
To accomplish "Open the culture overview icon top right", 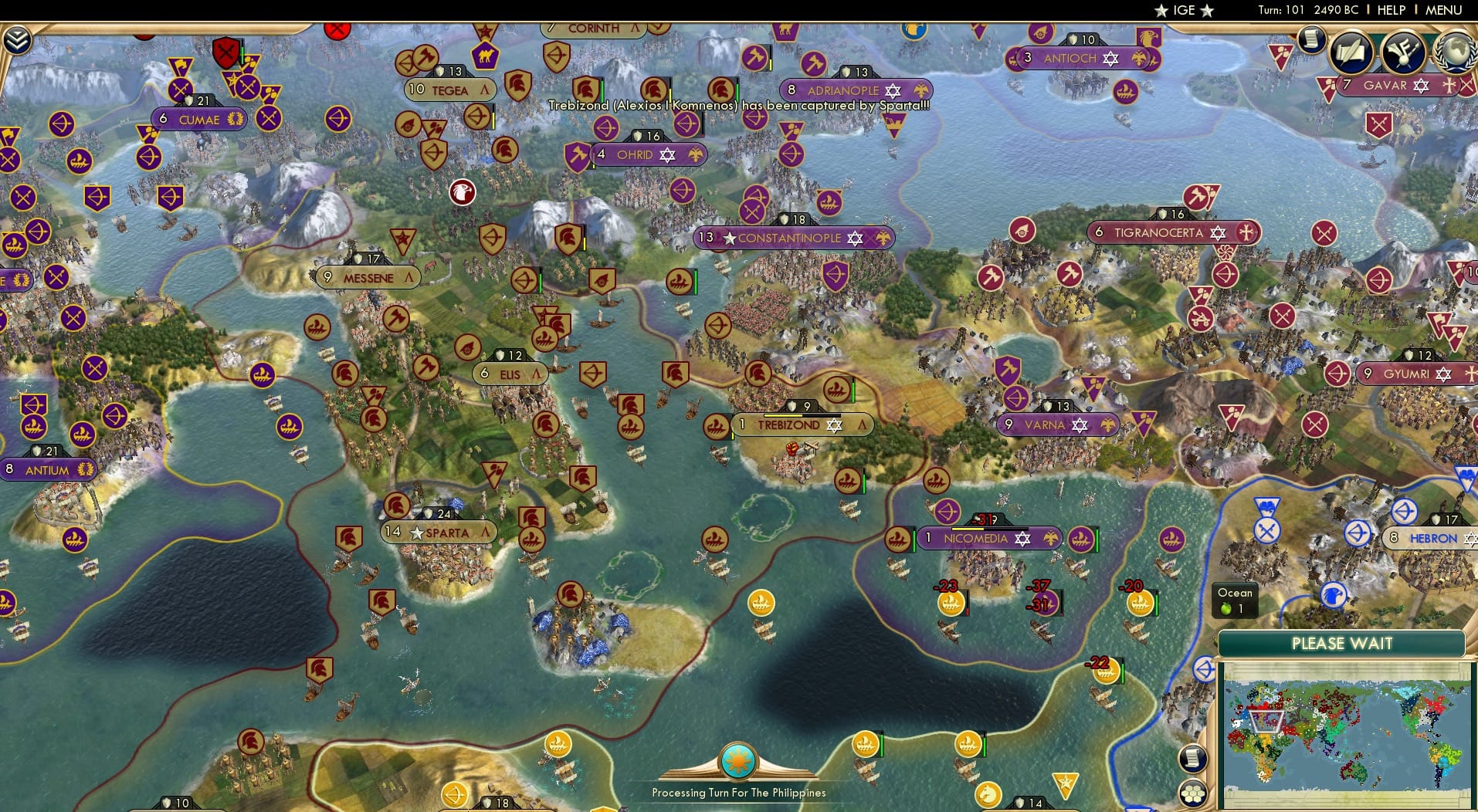I will coord(1403,49).
